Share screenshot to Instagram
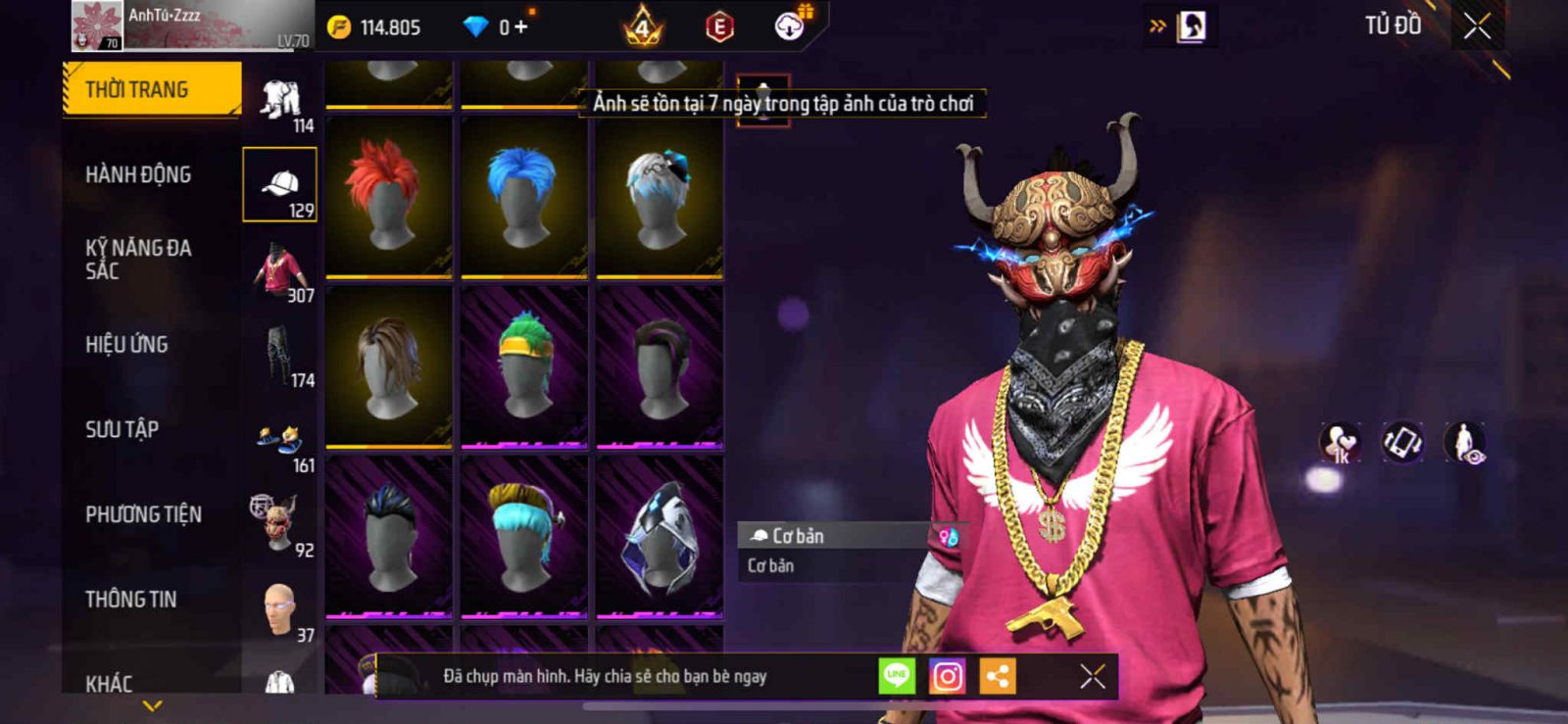Viewport: 1568px width, 724px height. coord(947,676)
